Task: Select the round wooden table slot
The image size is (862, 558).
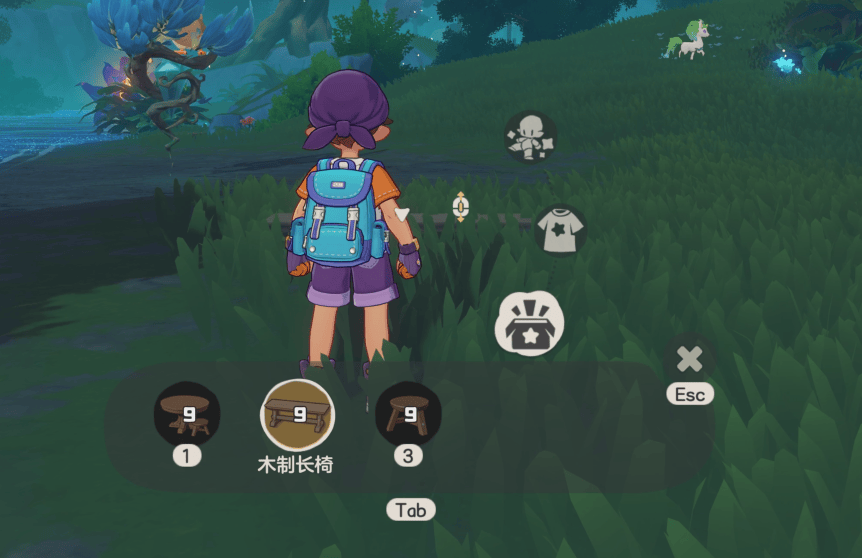Action: click(187, 414)
